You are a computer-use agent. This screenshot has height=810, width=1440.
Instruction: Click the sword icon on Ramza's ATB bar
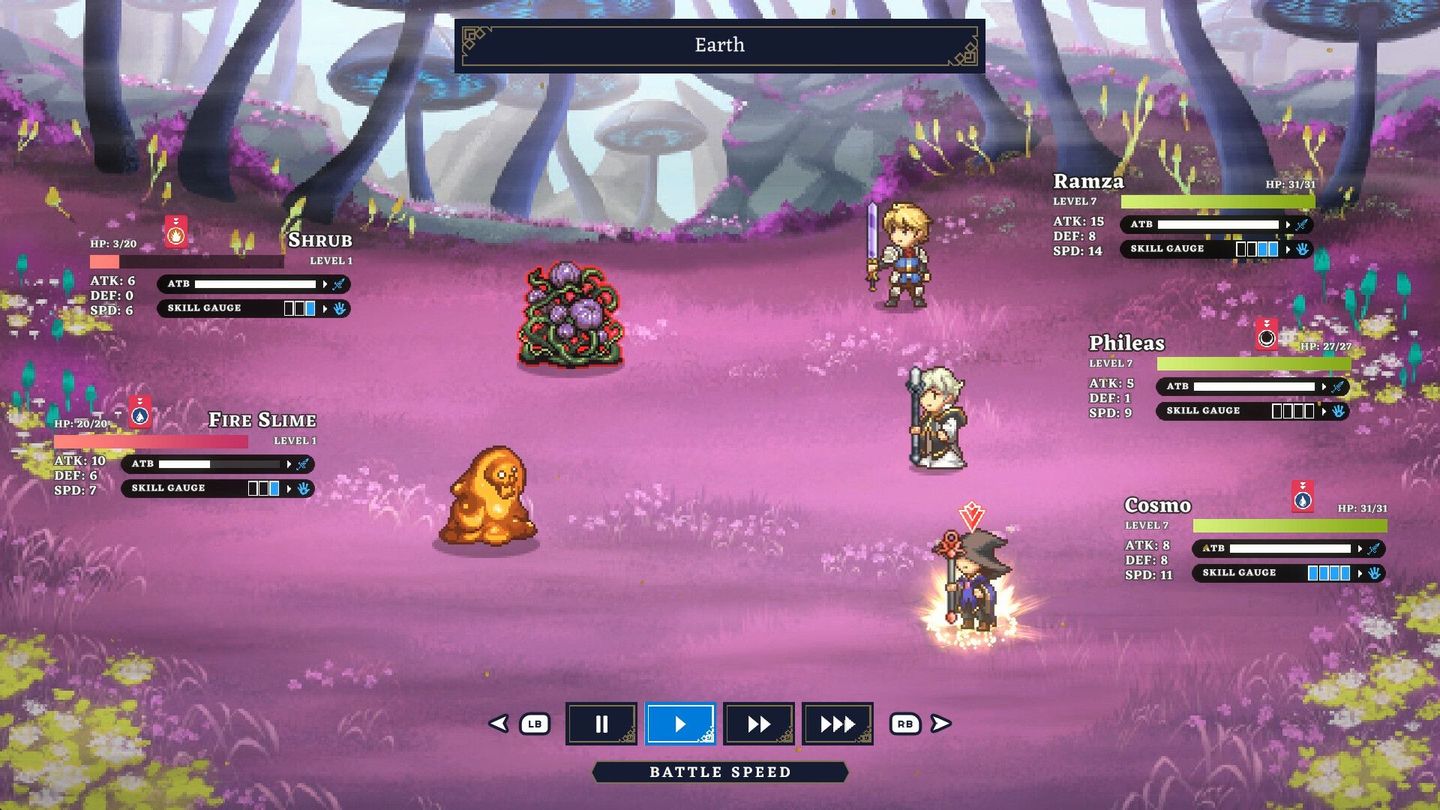[1301, 224]
